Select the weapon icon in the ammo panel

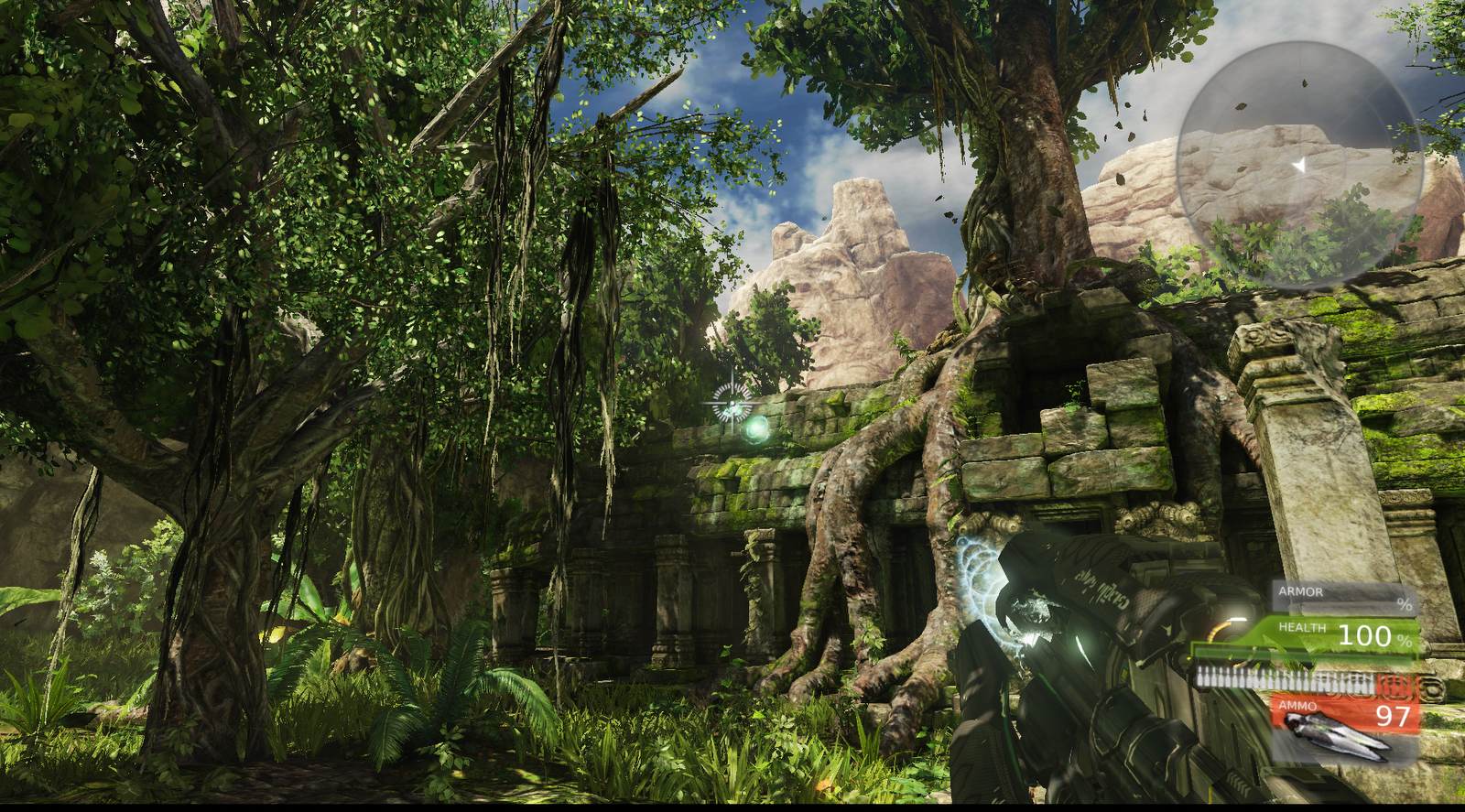[x=1335, y=735]
